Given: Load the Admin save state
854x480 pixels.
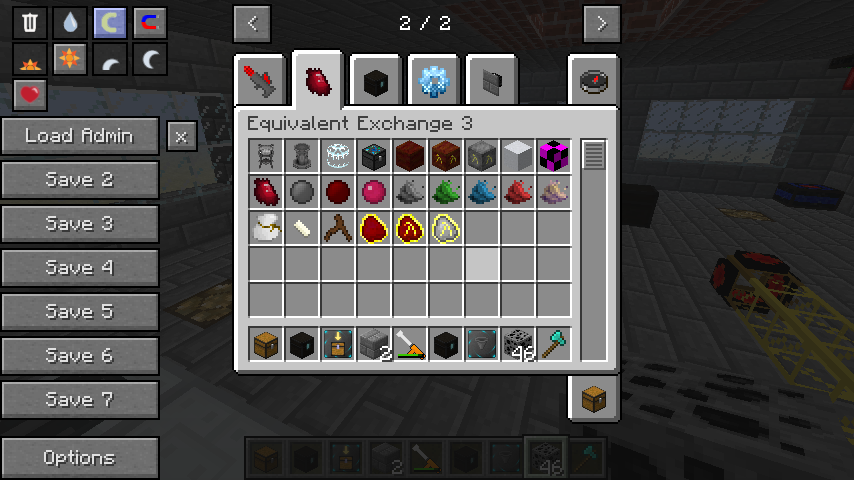Looking at the screenshot, I should click(80, 136).
